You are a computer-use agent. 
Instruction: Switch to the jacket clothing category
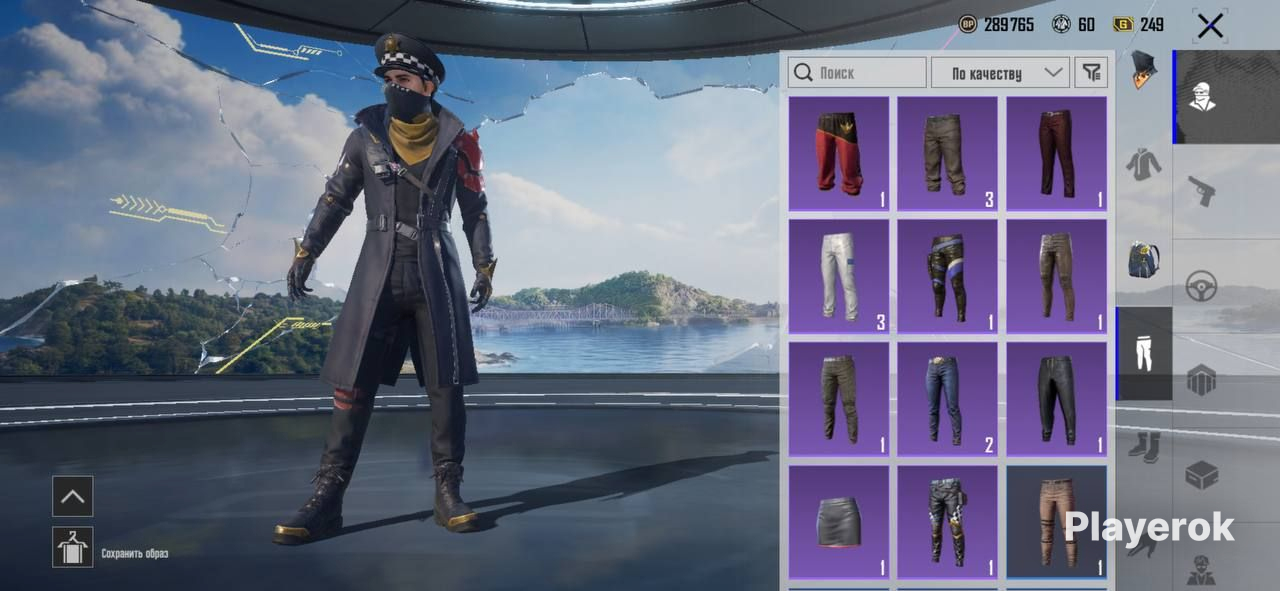[1144, 164]
